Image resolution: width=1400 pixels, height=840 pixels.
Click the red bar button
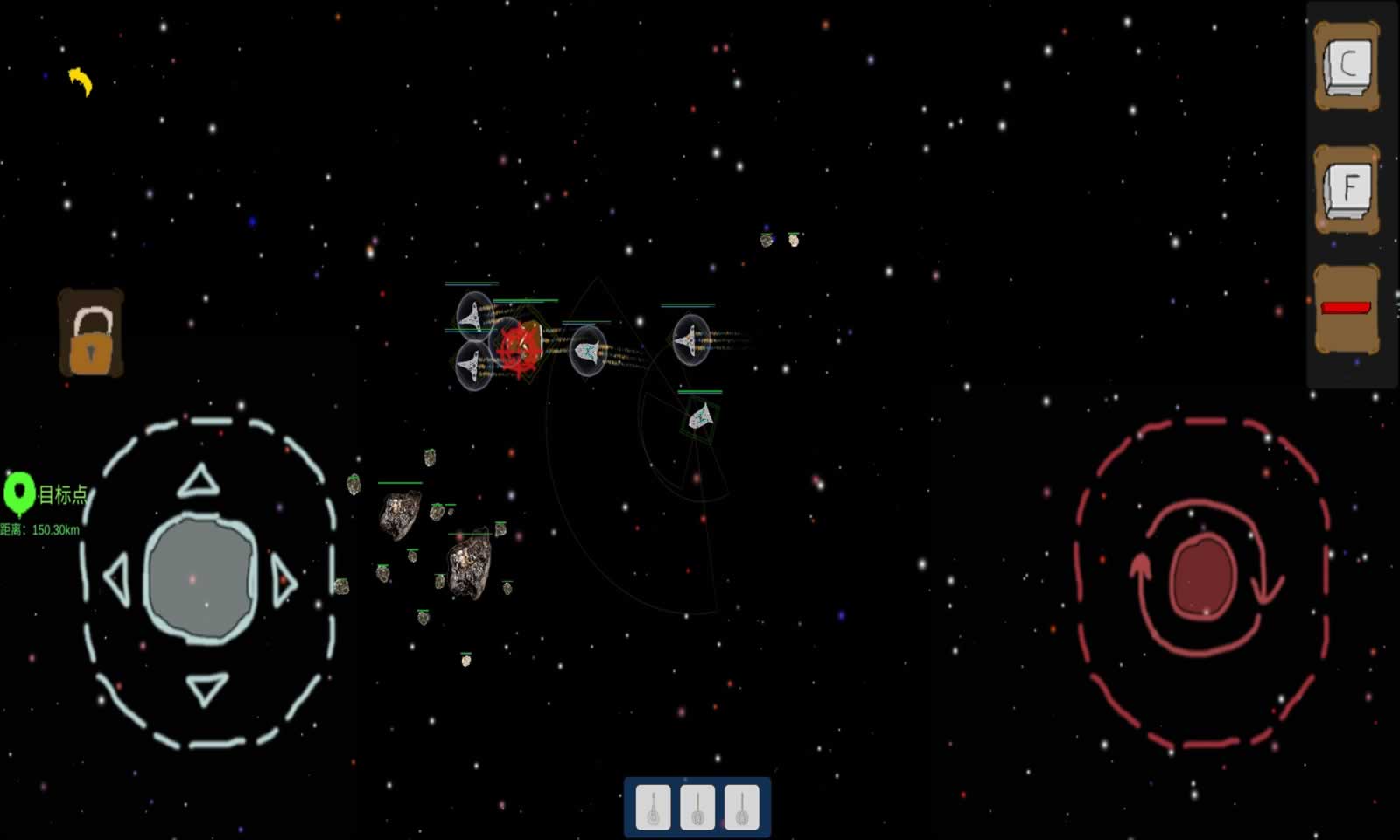(1347, 308)
